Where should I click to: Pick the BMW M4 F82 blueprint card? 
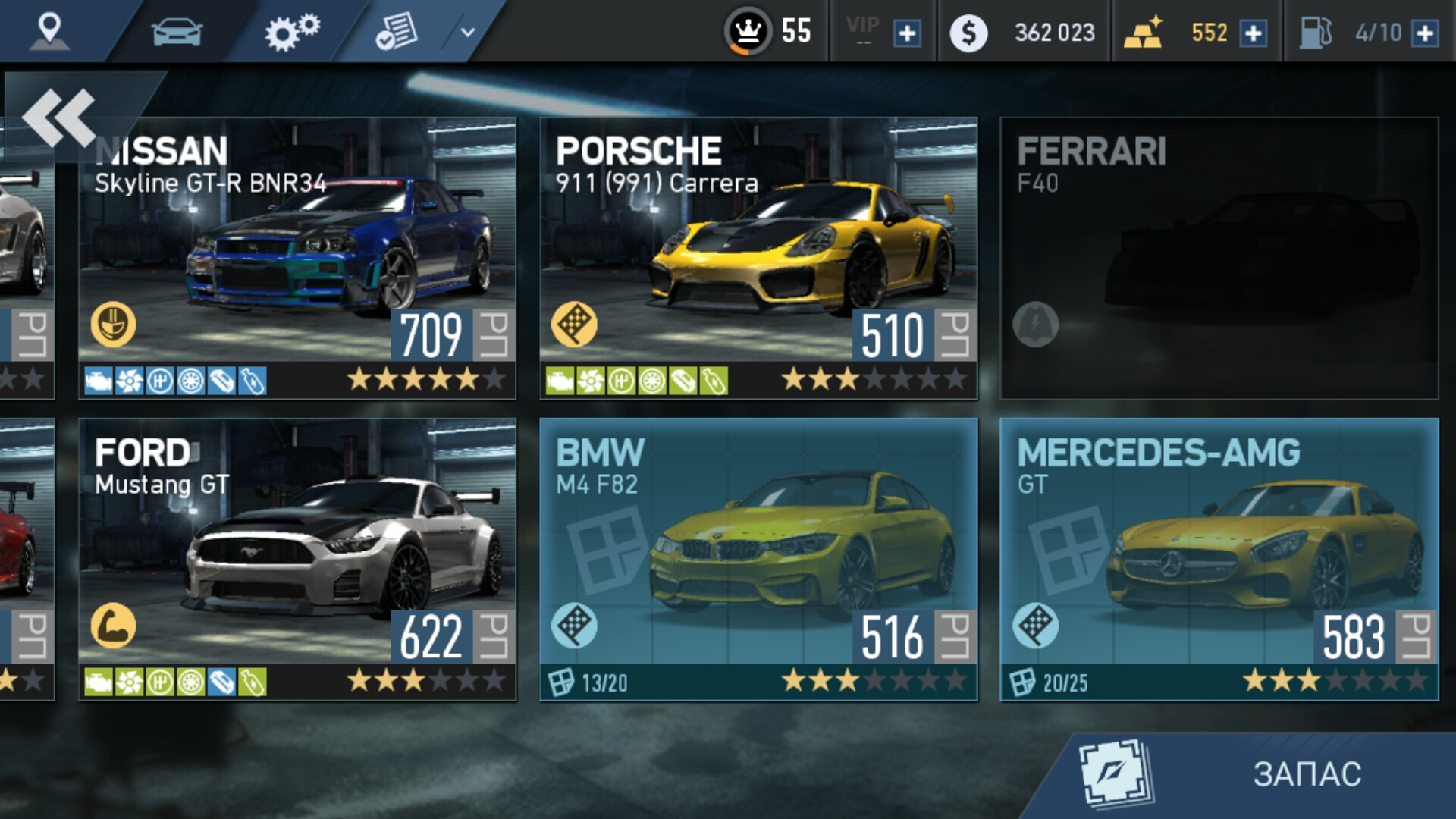tap(758, 560)
